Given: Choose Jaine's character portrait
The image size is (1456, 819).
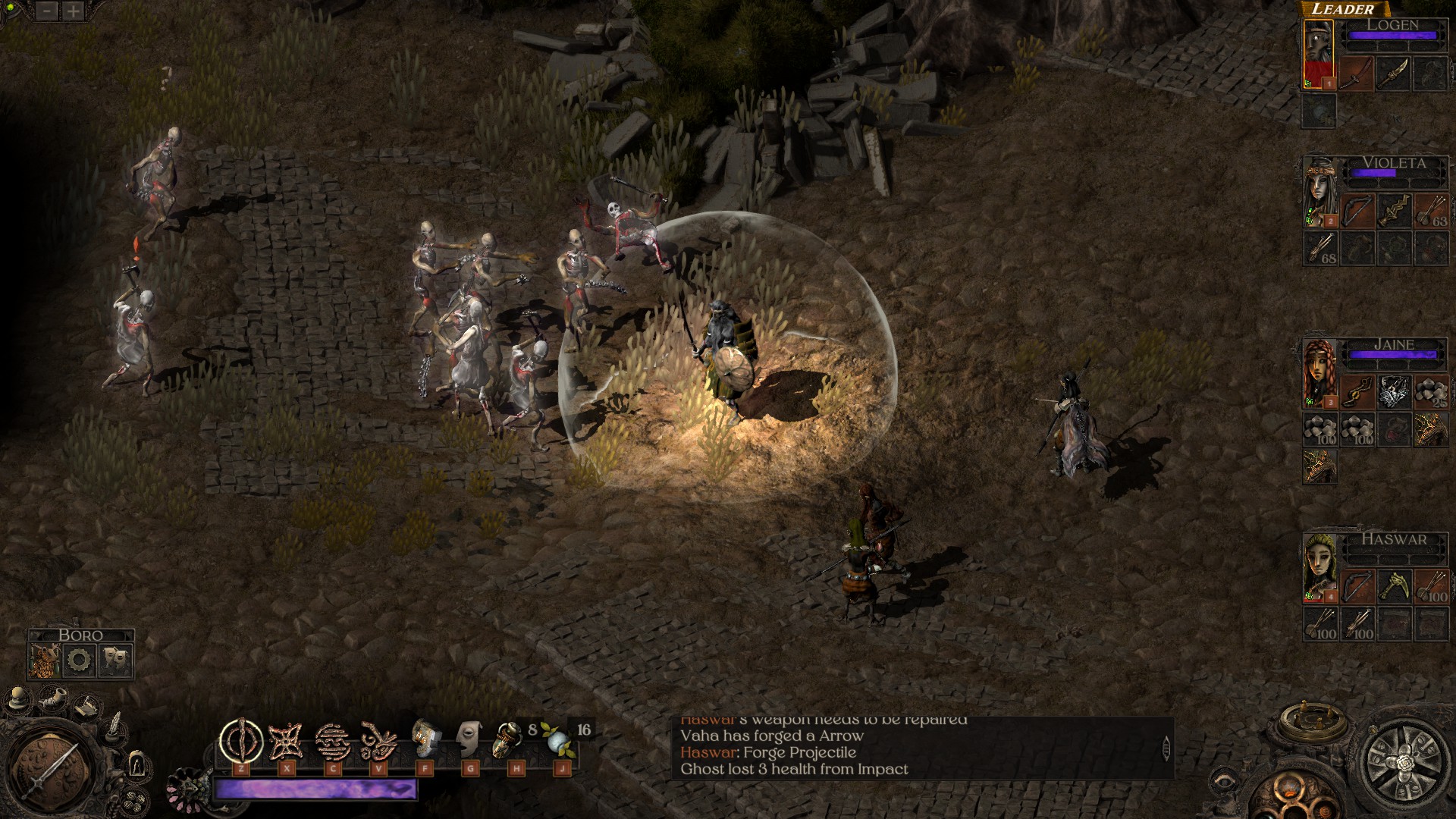Looking at the screenshot, I should pyautogui.click(x=1320, y=373).
